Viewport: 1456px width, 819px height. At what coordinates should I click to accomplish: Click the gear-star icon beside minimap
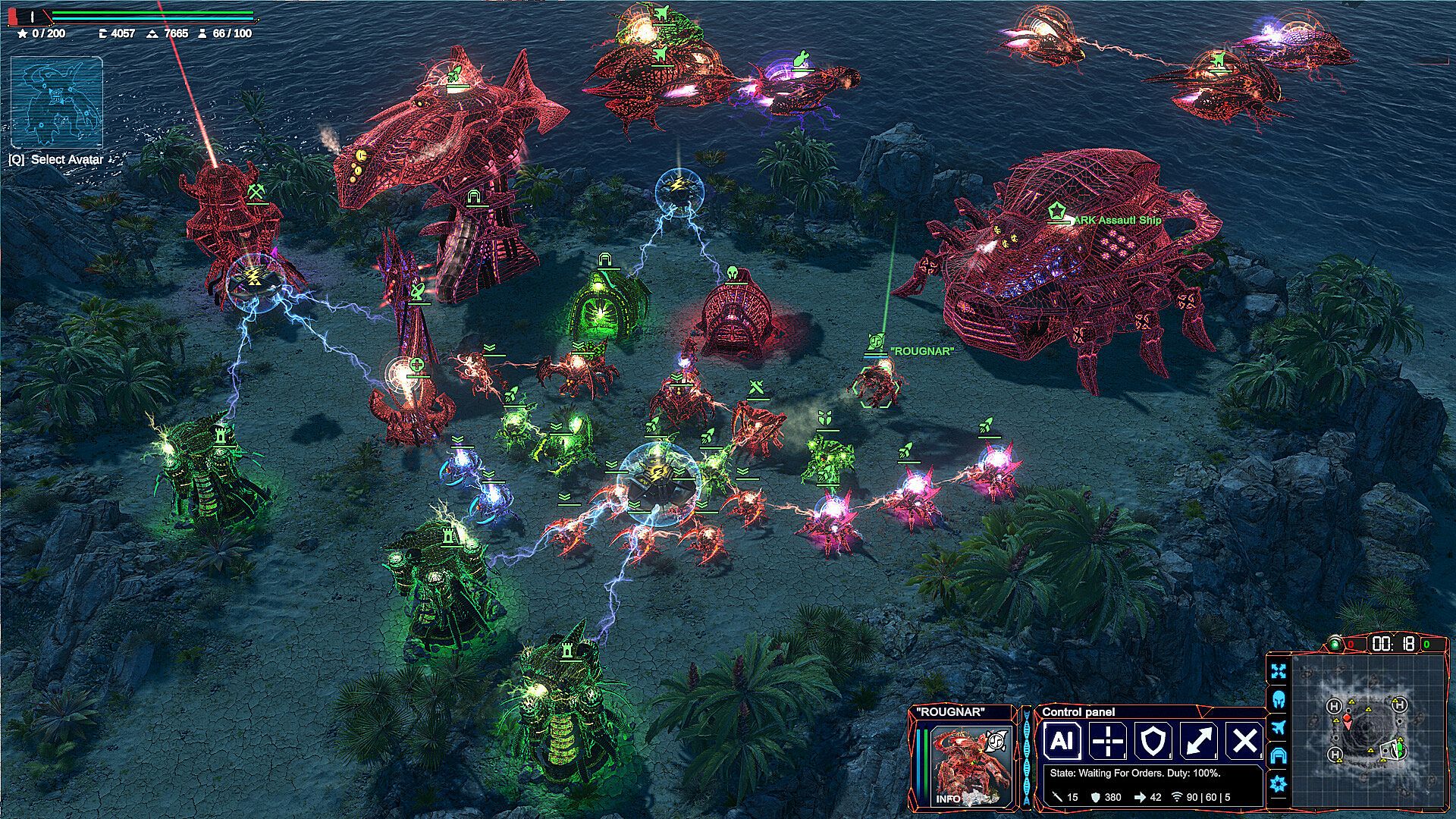1279,784
